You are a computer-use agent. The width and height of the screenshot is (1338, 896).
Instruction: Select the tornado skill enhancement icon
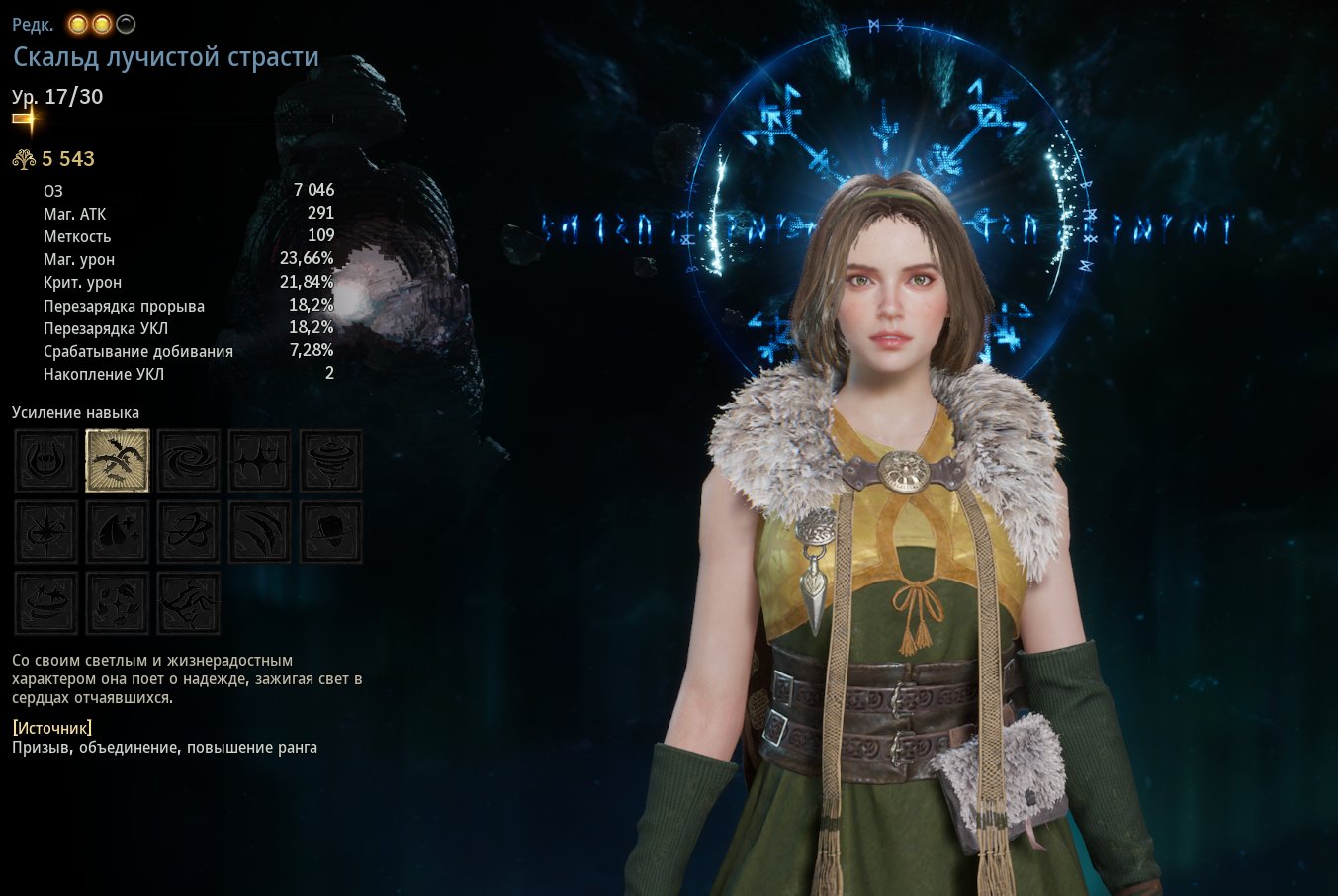point(331,461)
